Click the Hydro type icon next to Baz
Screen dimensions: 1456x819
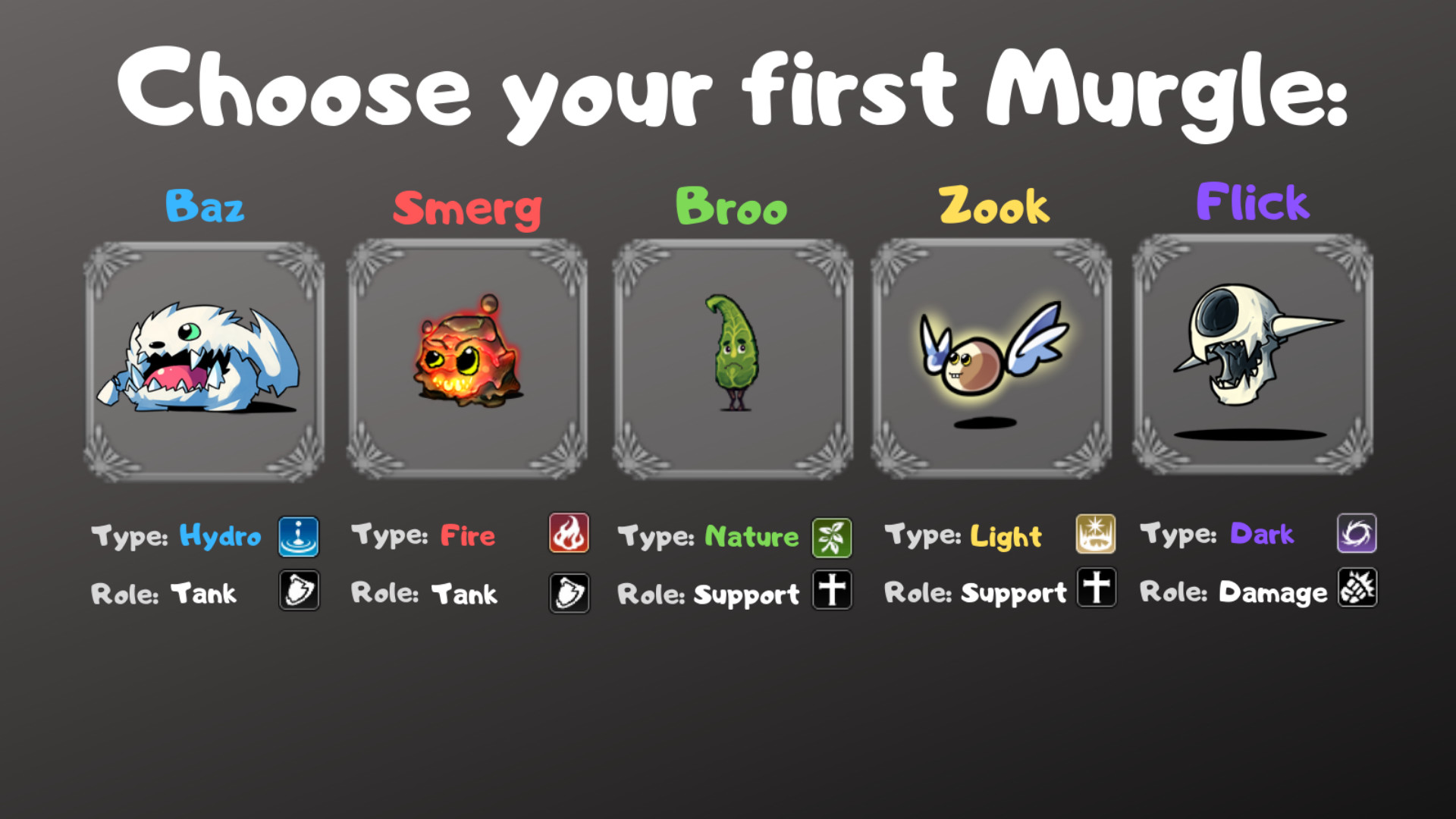click(x=299, y=536)
